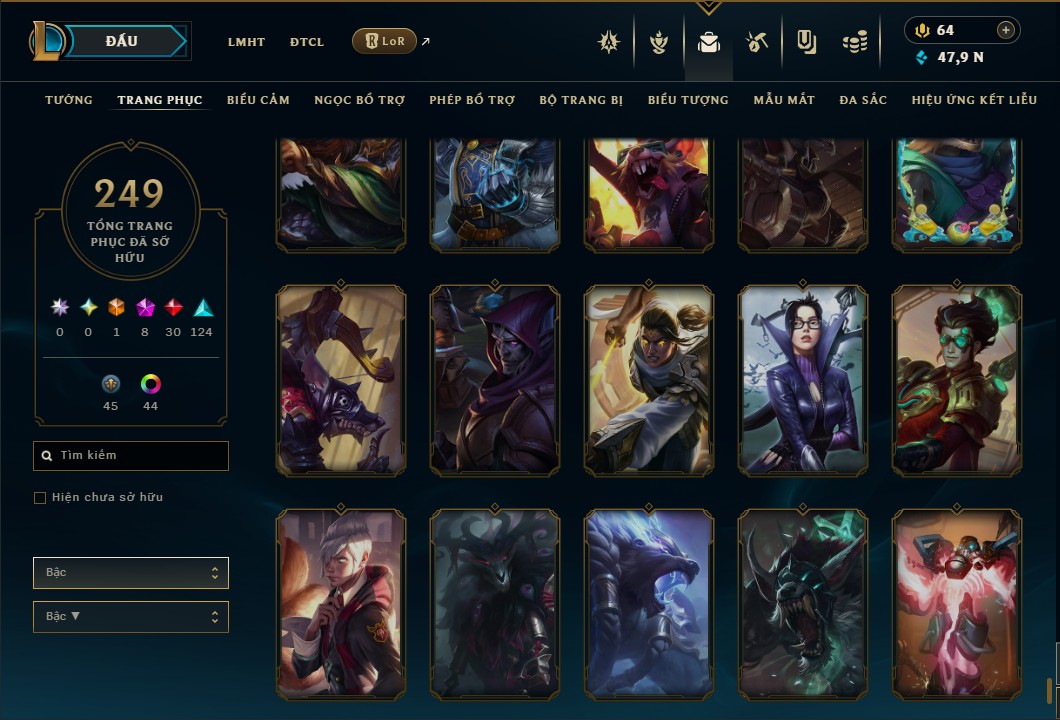
Task: Add currency with the plus button
Action: (x=1005, y=30)
